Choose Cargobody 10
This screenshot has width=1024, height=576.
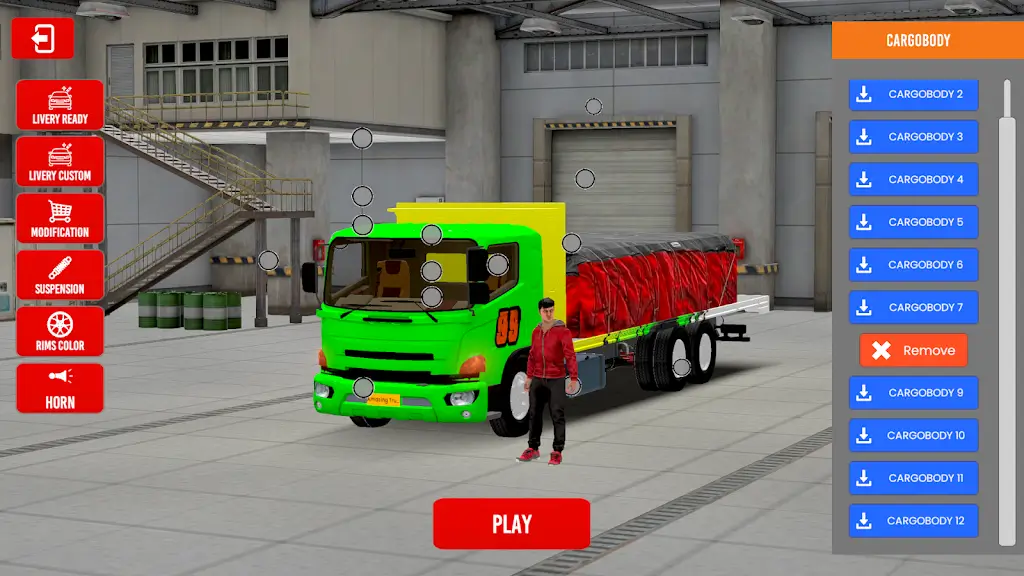point(913,436)
